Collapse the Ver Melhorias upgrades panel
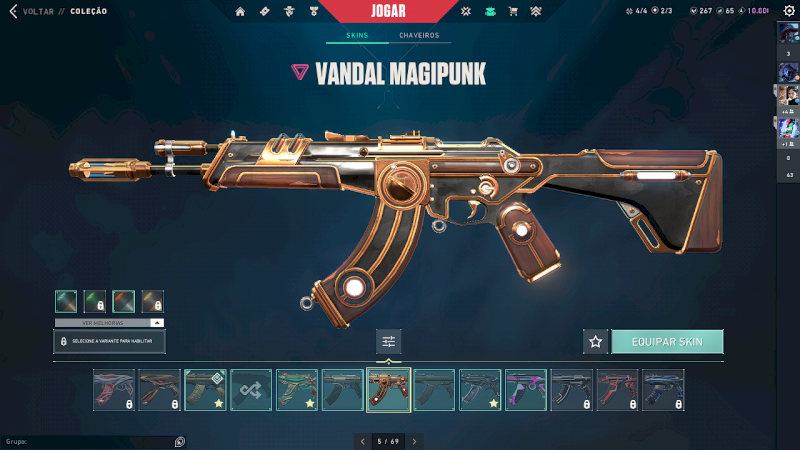800x450 pixels. coord(156,323)
